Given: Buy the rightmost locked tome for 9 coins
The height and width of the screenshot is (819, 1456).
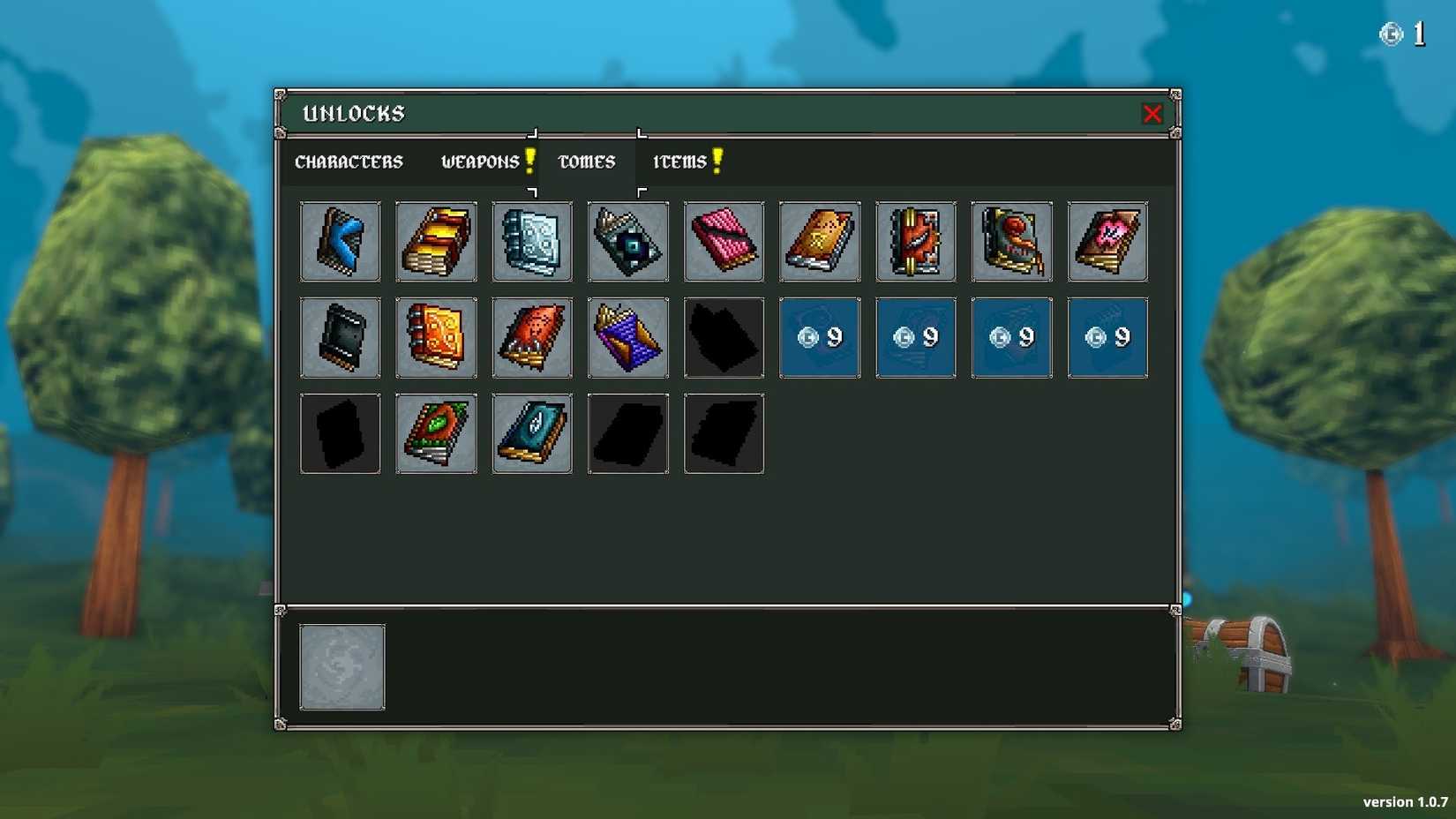Looking at the screenshot, I should tap(1107, 337).
